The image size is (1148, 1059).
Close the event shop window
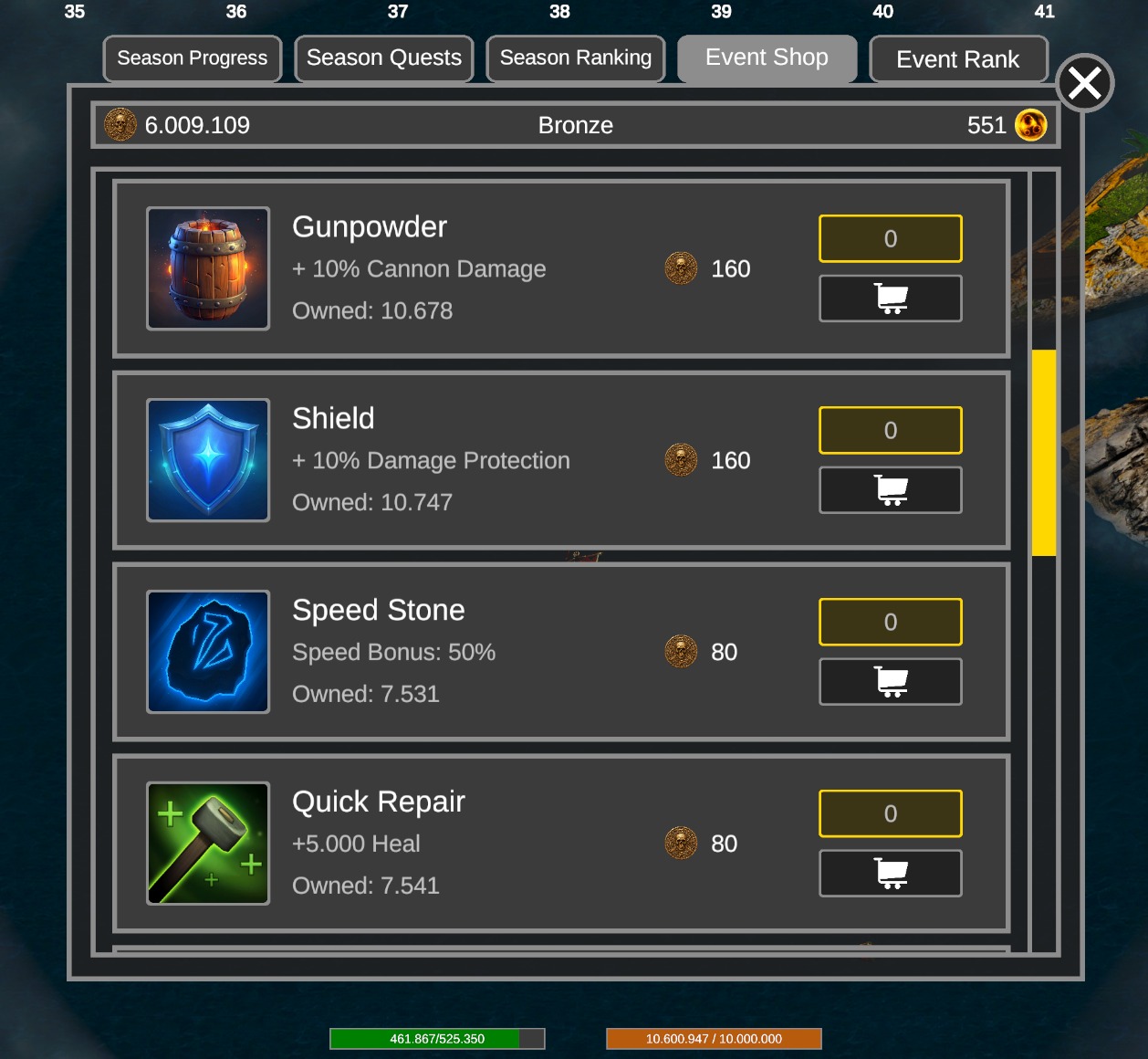coord(1084,84)
